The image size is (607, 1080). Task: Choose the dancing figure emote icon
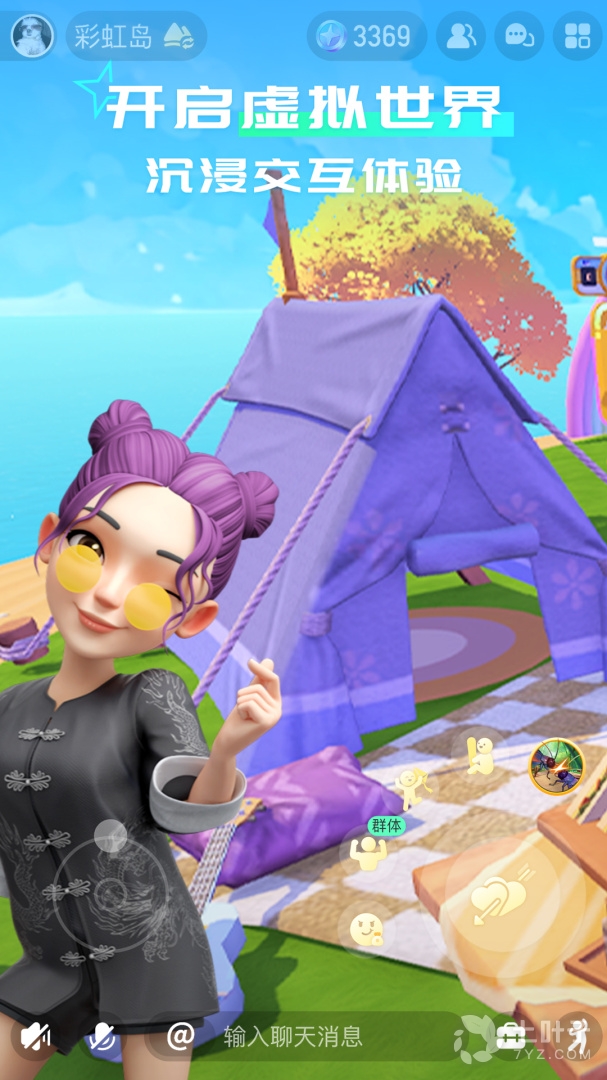click(x=410, y=786)
